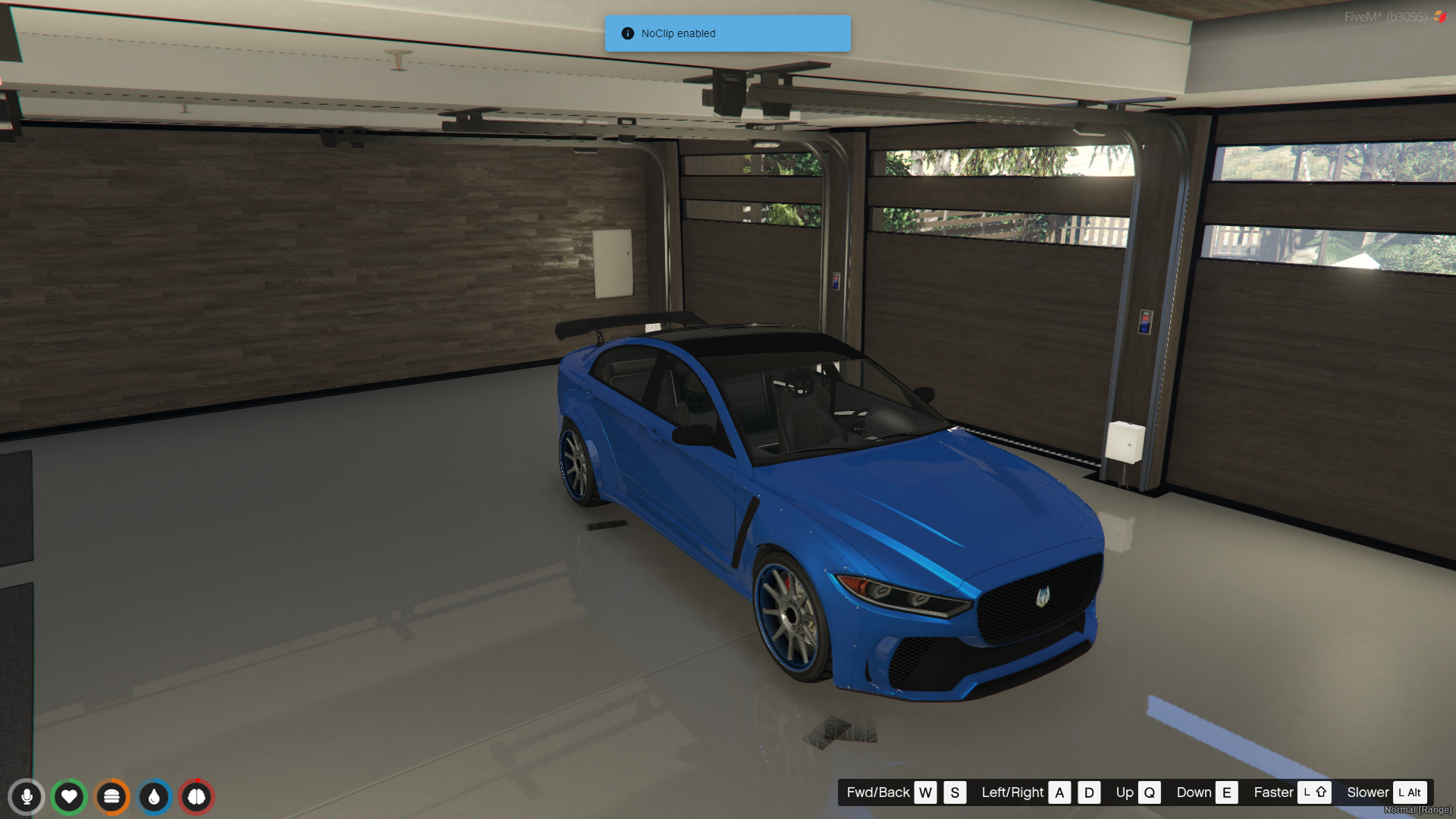Click the burger hunger icon

pos(112,797)
